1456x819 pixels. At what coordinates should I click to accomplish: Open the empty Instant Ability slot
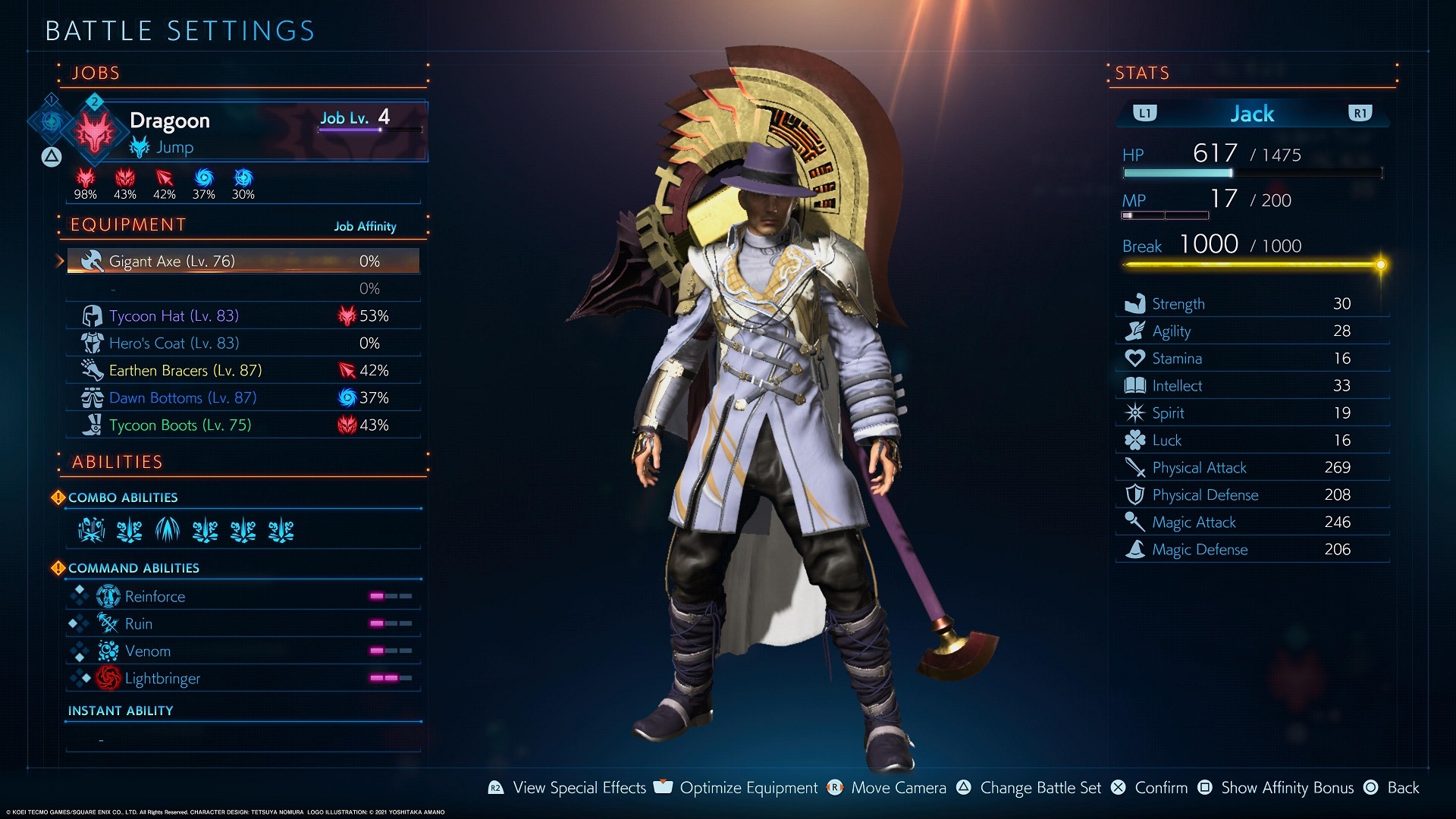pyautogui.click(x=243, y=739)
